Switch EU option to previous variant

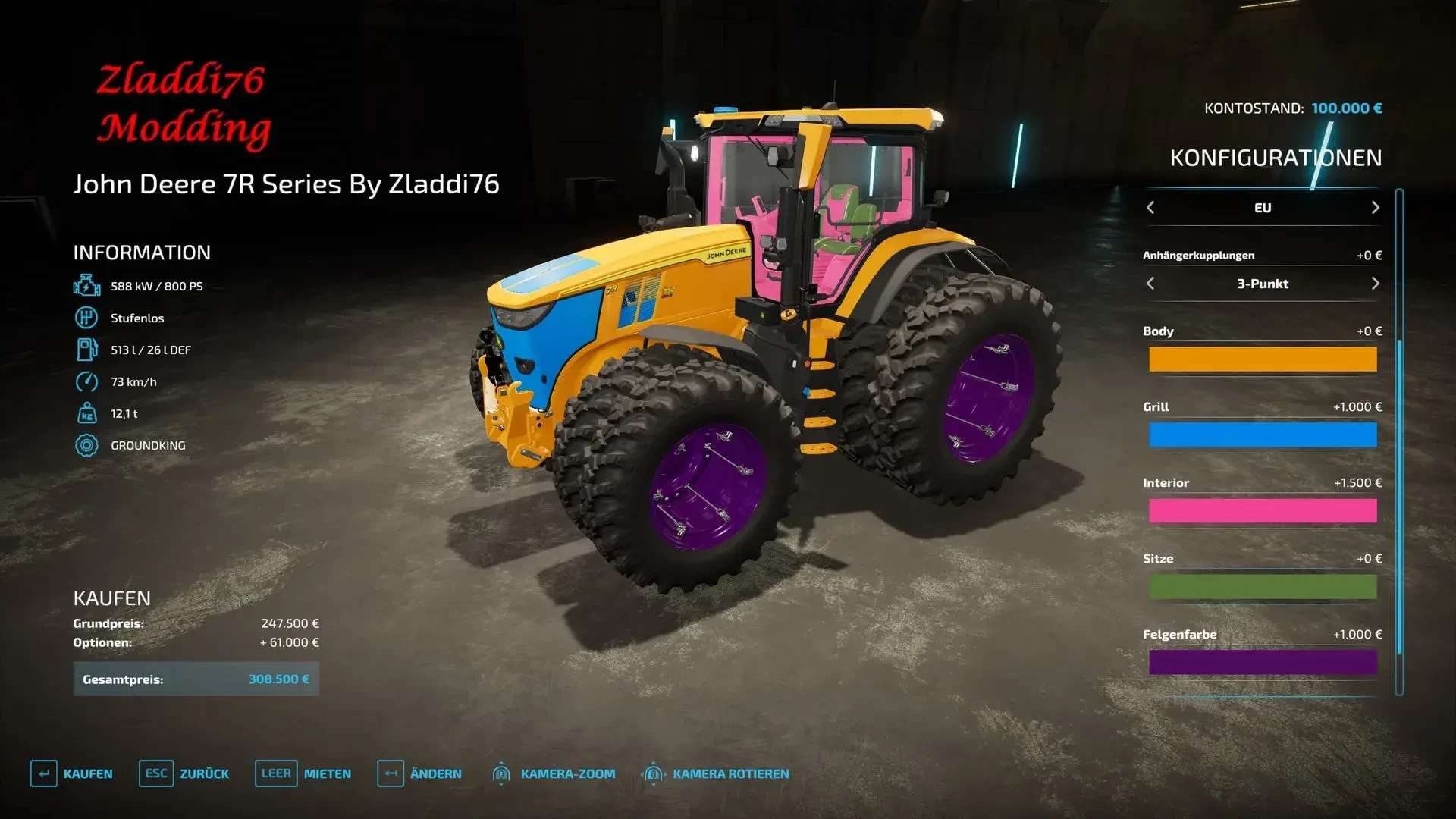tap(1150, 208)
